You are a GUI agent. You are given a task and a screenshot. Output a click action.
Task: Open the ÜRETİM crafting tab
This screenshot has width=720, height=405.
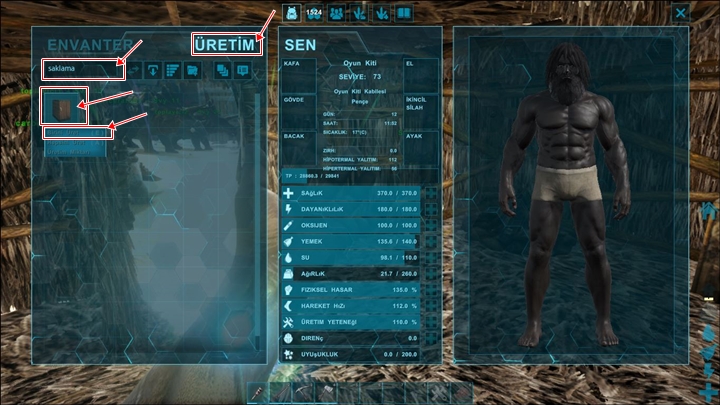[227, 44]
